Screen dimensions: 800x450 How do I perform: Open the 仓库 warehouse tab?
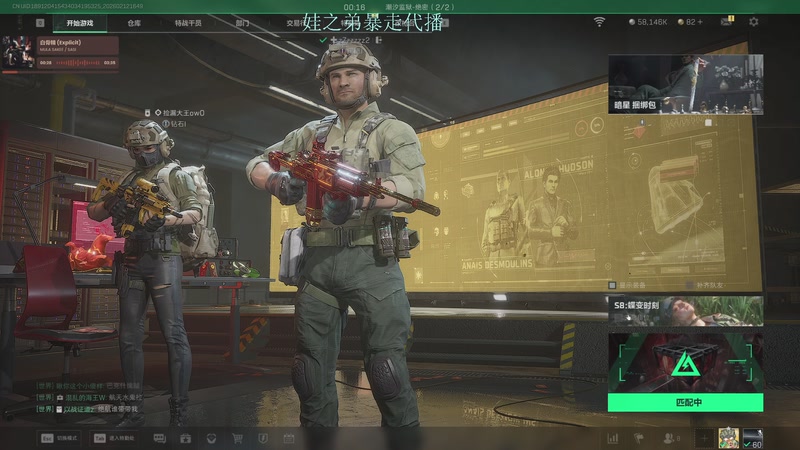134,22
